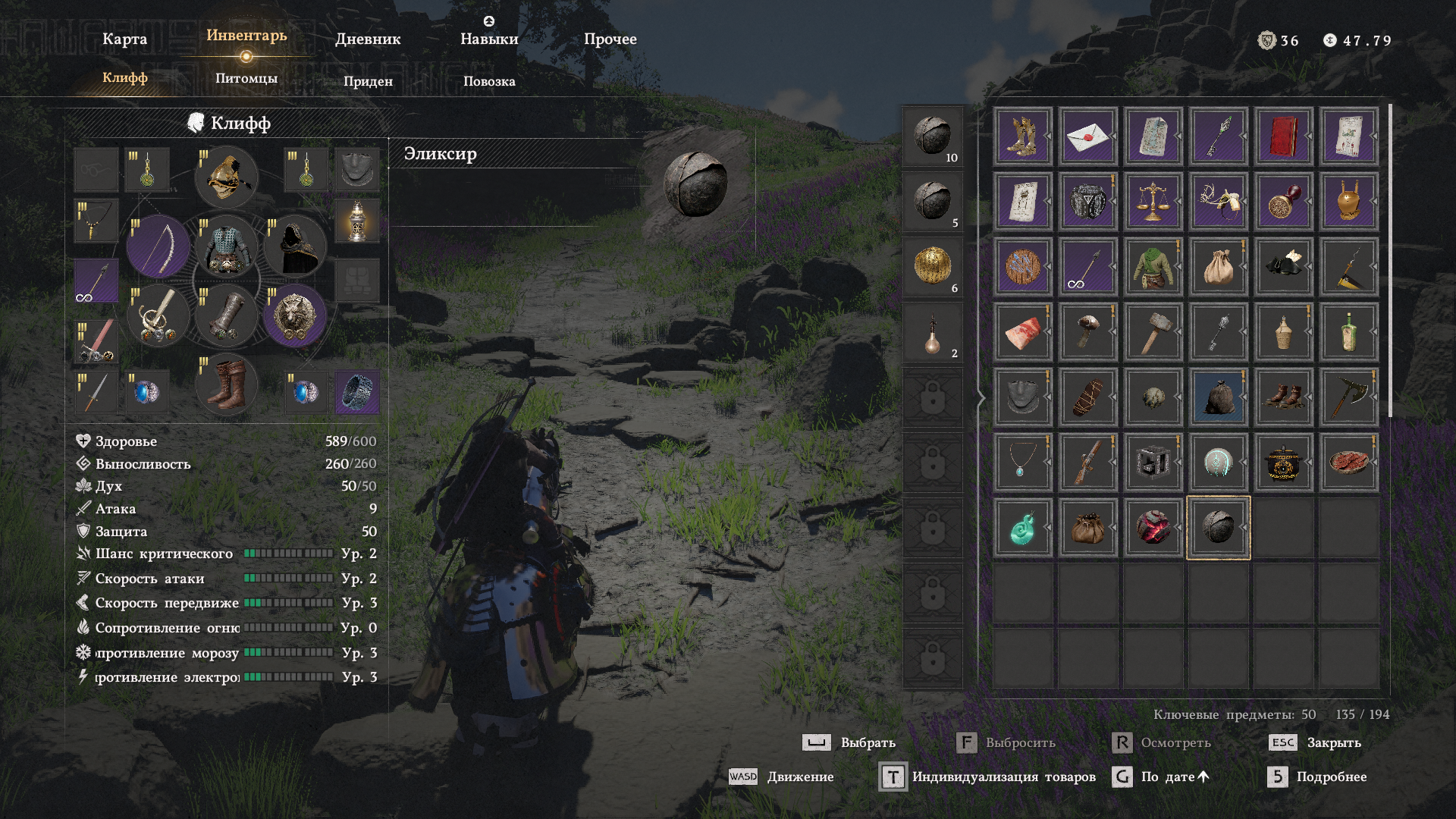Open the Повозка sub-tab

[489, 81]
